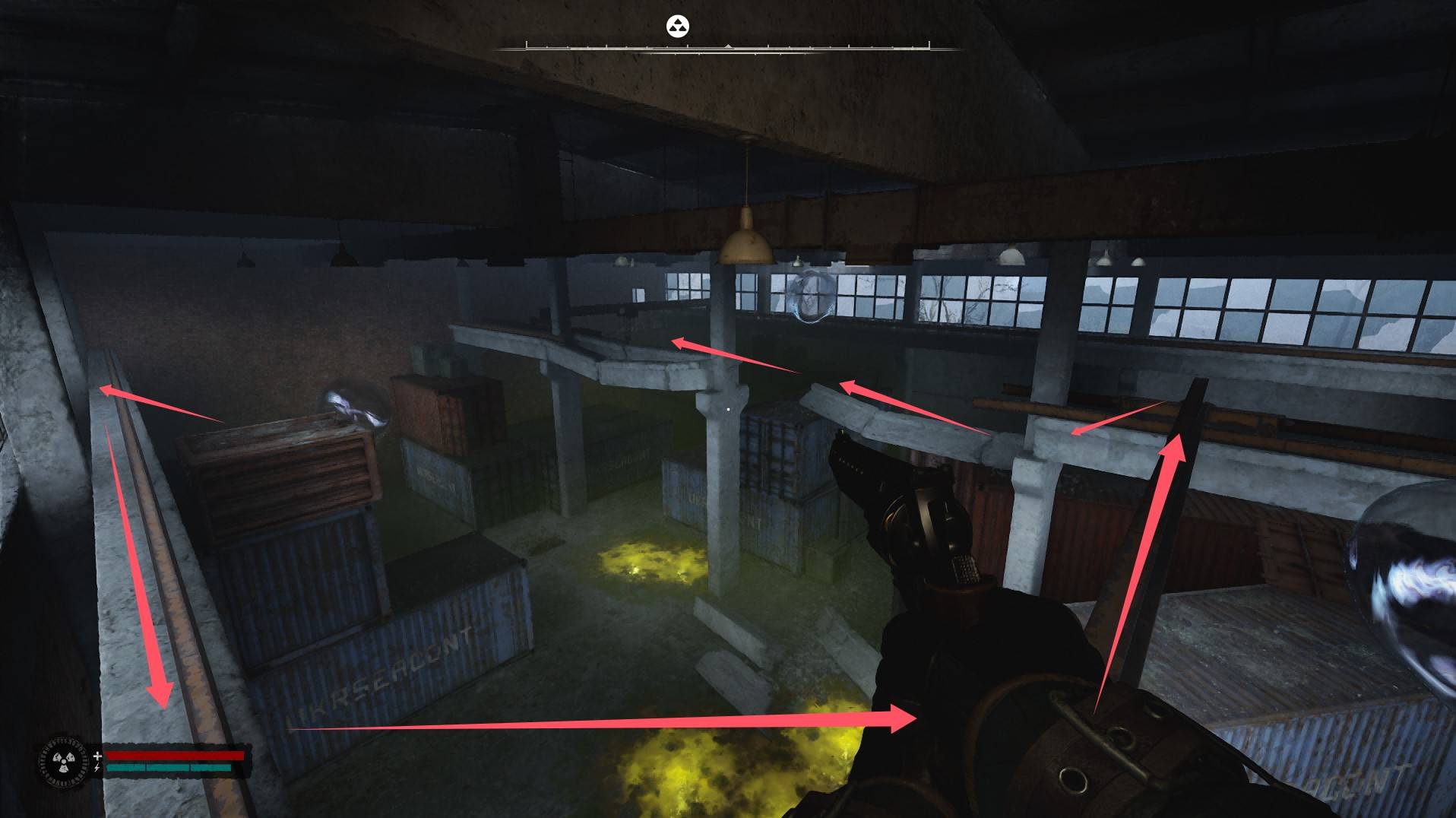This screenshot has width=1456, height=818.
Task: Click the compass bar at the top
Action: click(727, 48)
